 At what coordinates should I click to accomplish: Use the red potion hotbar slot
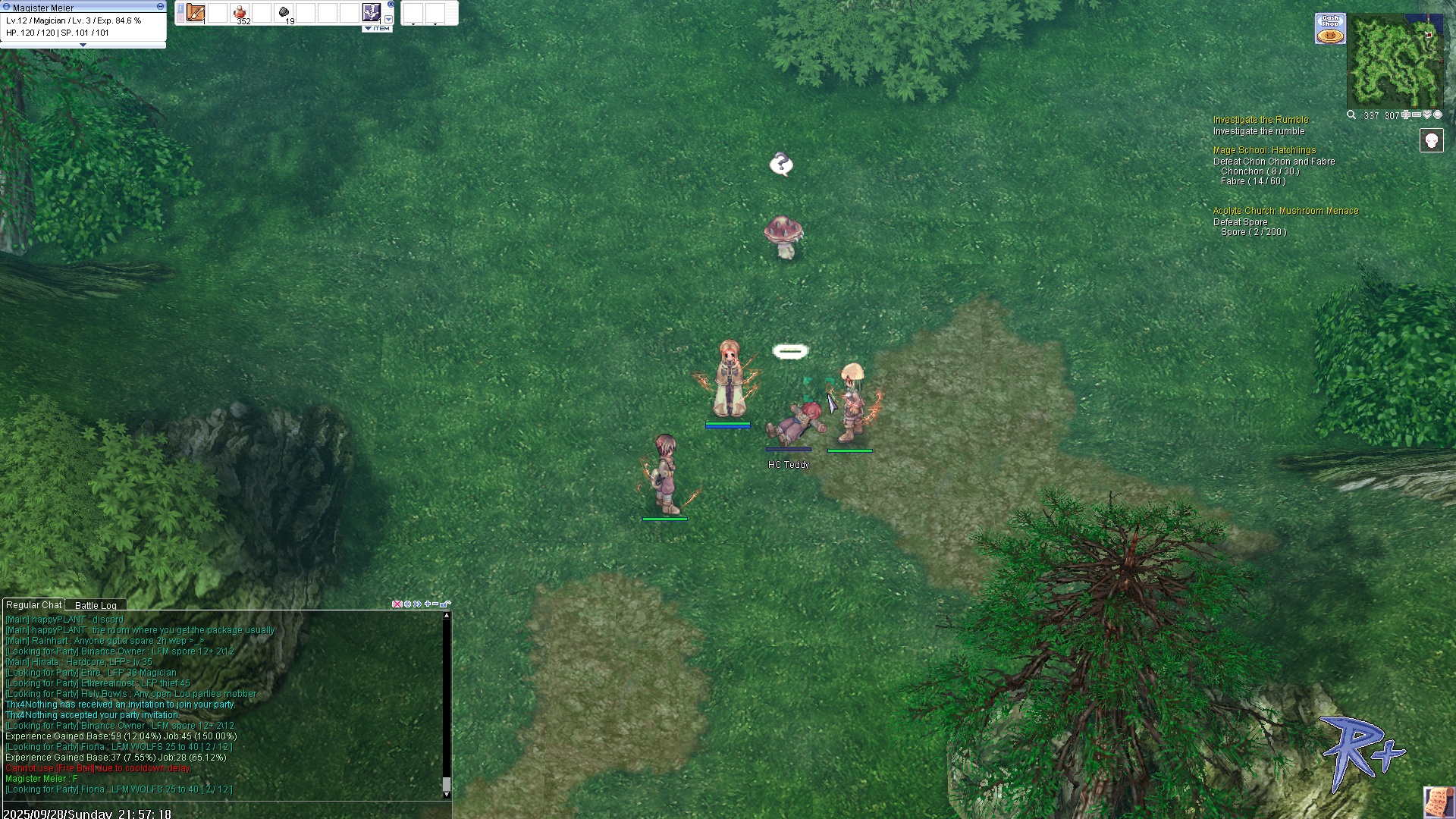(240, 13)
